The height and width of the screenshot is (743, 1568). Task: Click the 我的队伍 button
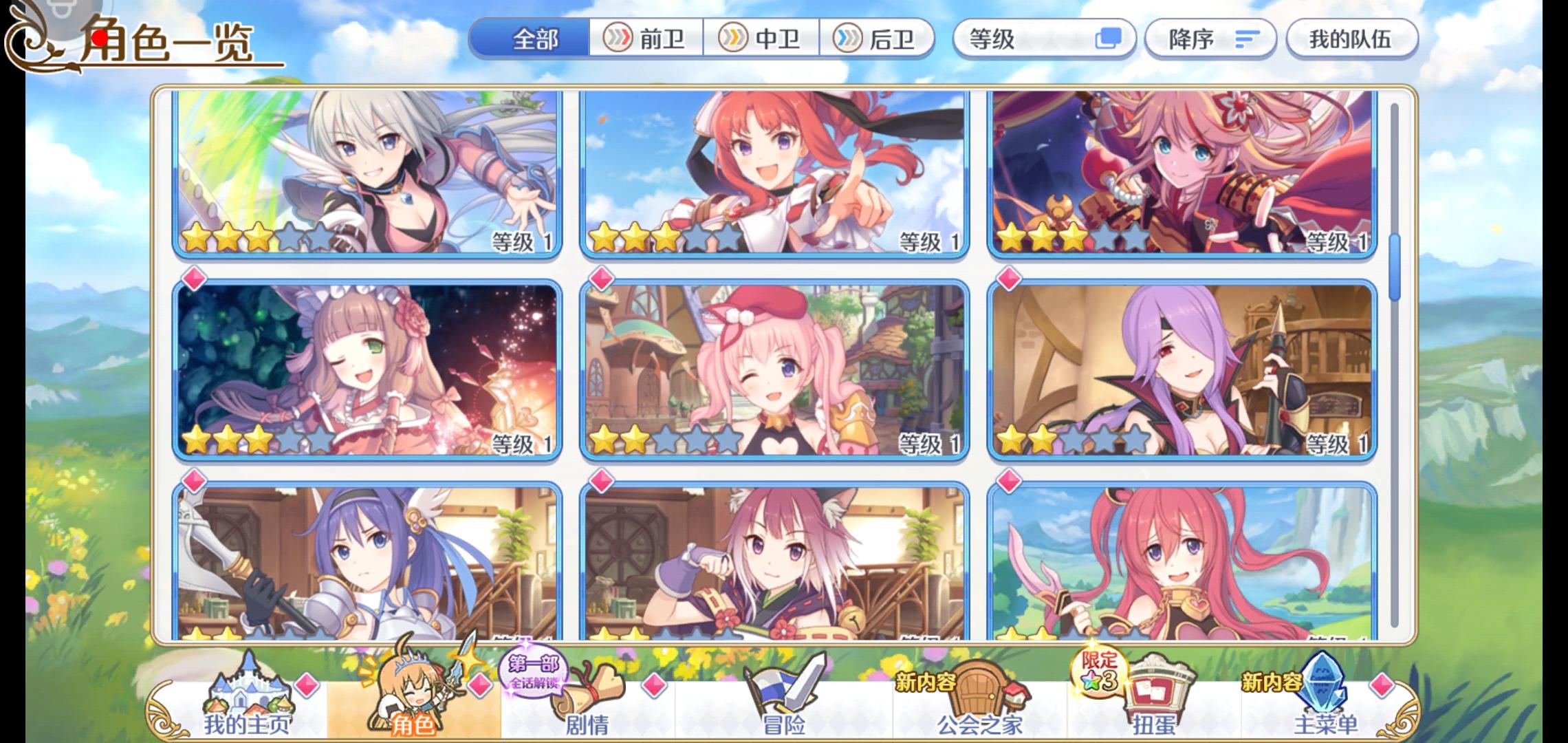[x=1350, y=39]
